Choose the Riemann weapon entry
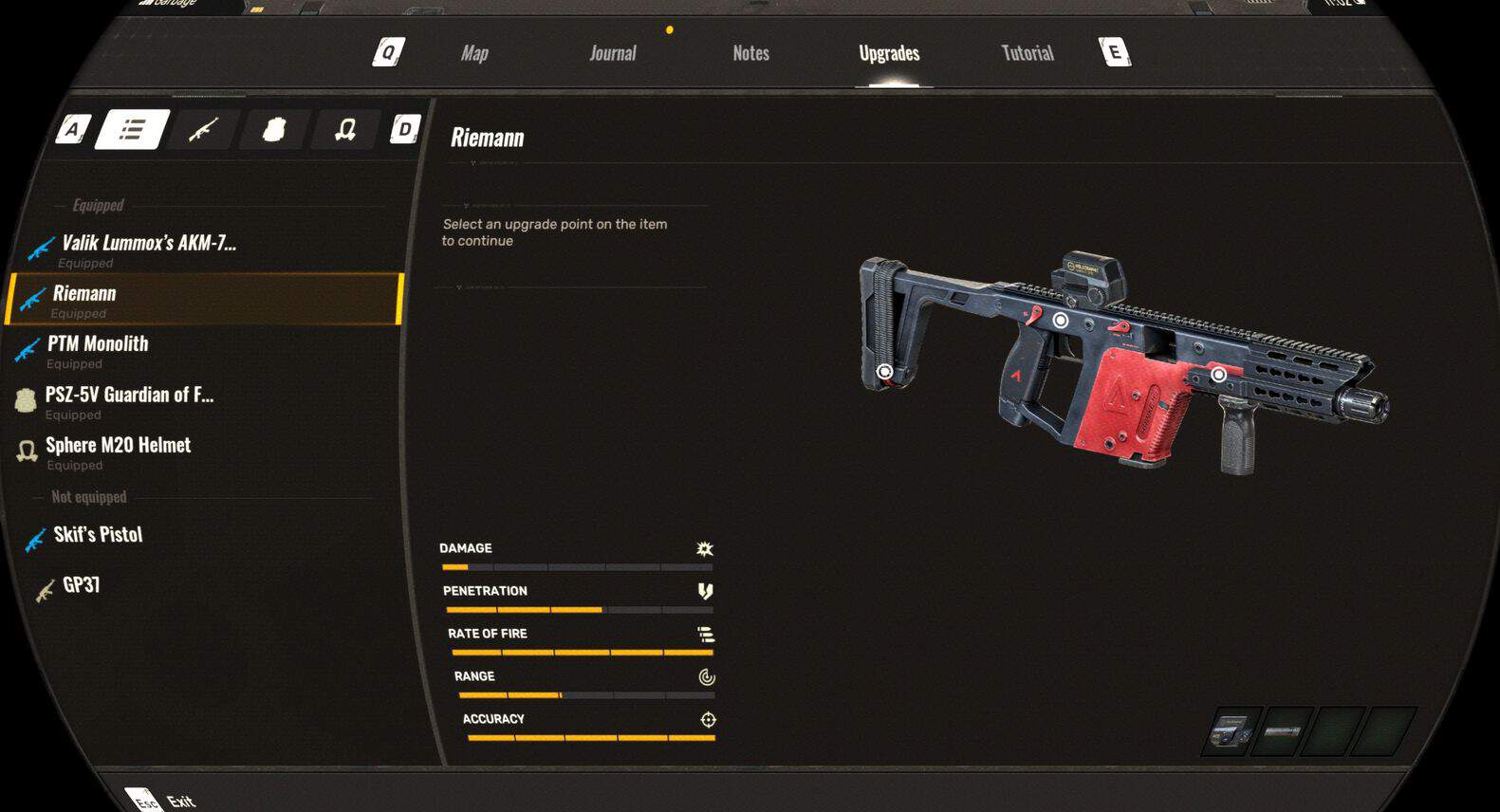The width and height of the screenshot is (1500, 812). click(x=205, y=299)
